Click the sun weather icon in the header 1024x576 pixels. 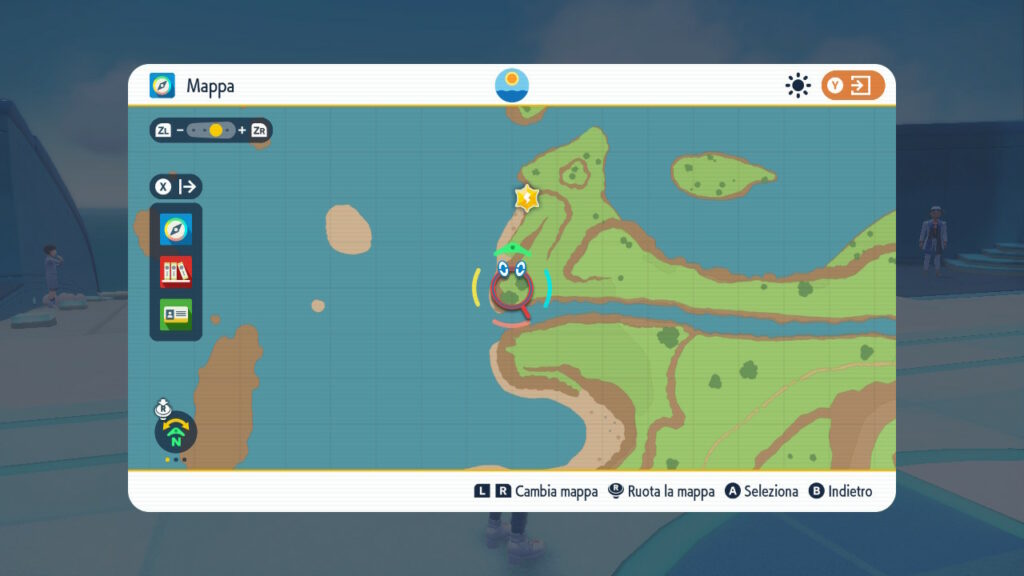coord(797,86)
